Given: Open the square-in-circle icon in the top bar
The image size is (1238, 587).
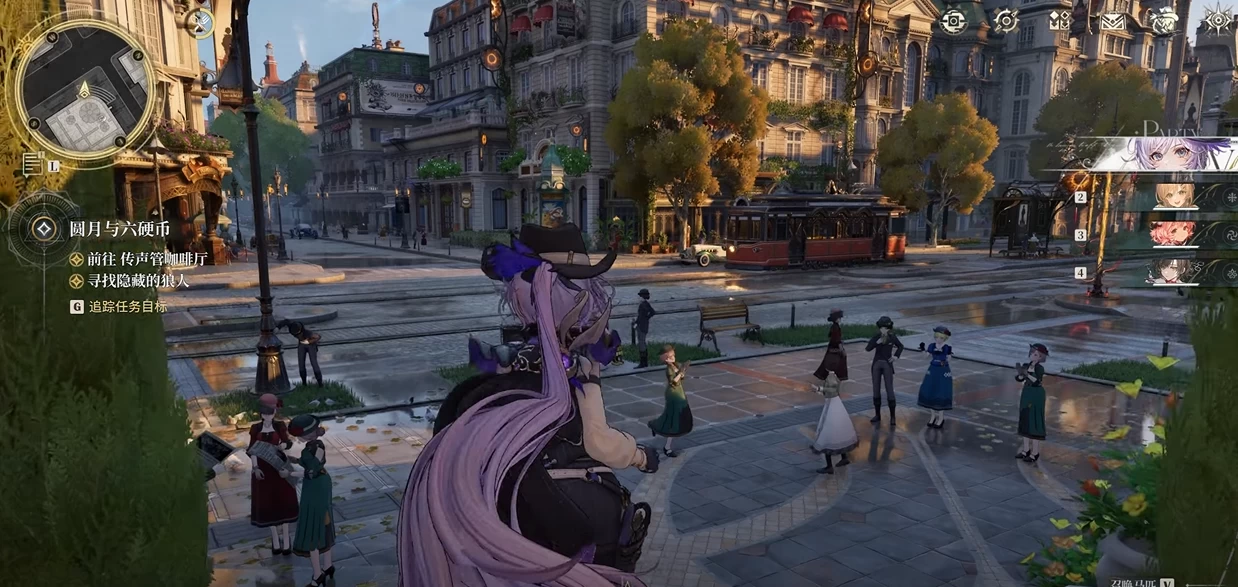Looking at the screenshot, I should click(954, 20).
